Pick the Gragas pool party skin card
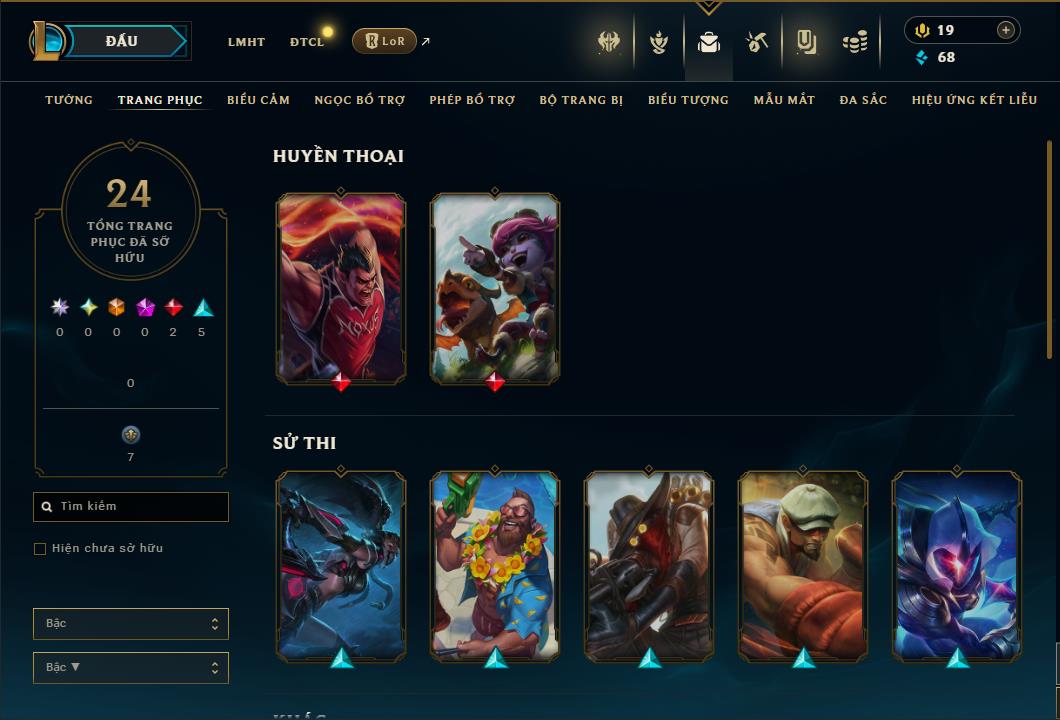 pos(495,566)
